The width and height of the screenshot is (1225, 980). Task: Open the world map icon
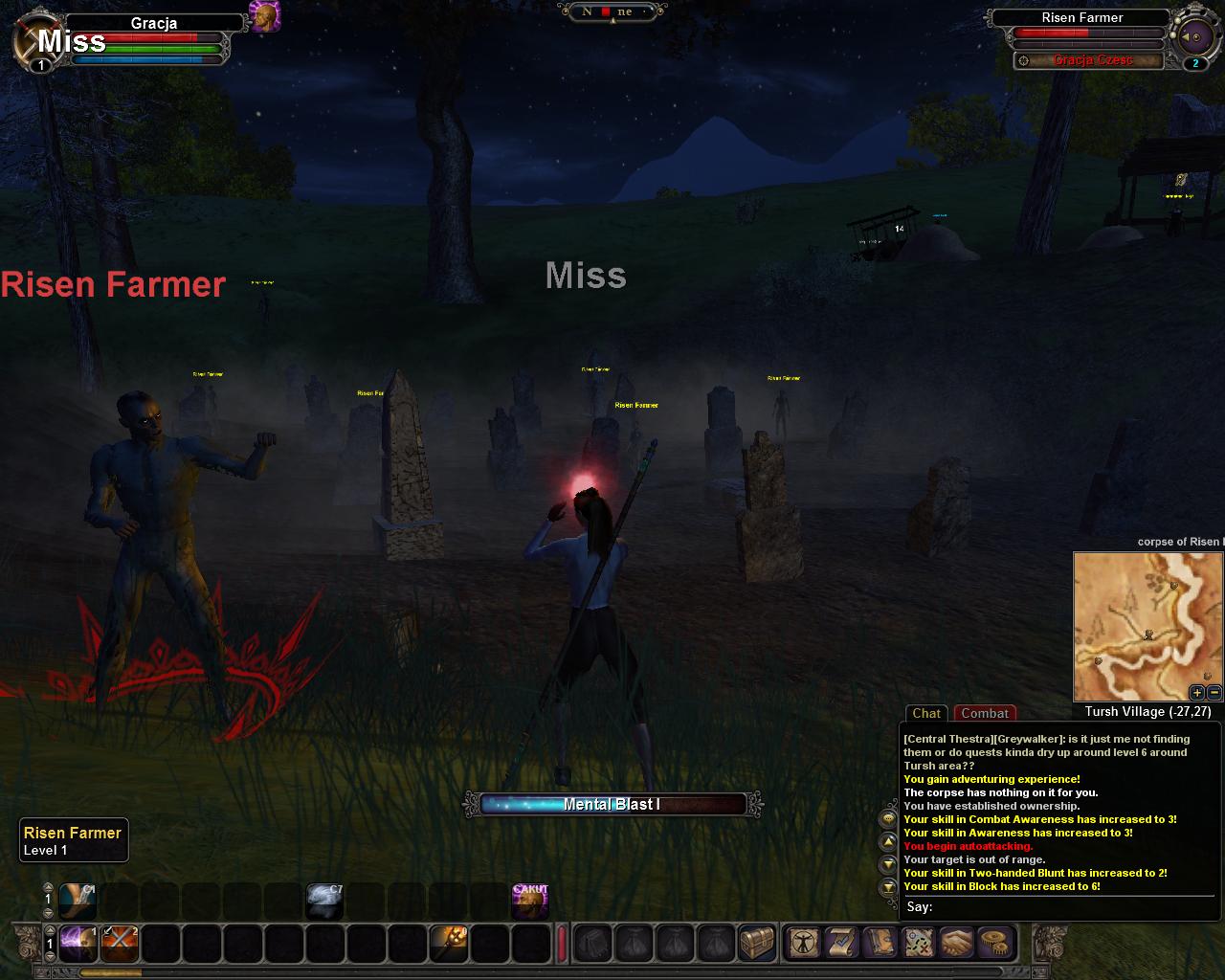point(919,944)
